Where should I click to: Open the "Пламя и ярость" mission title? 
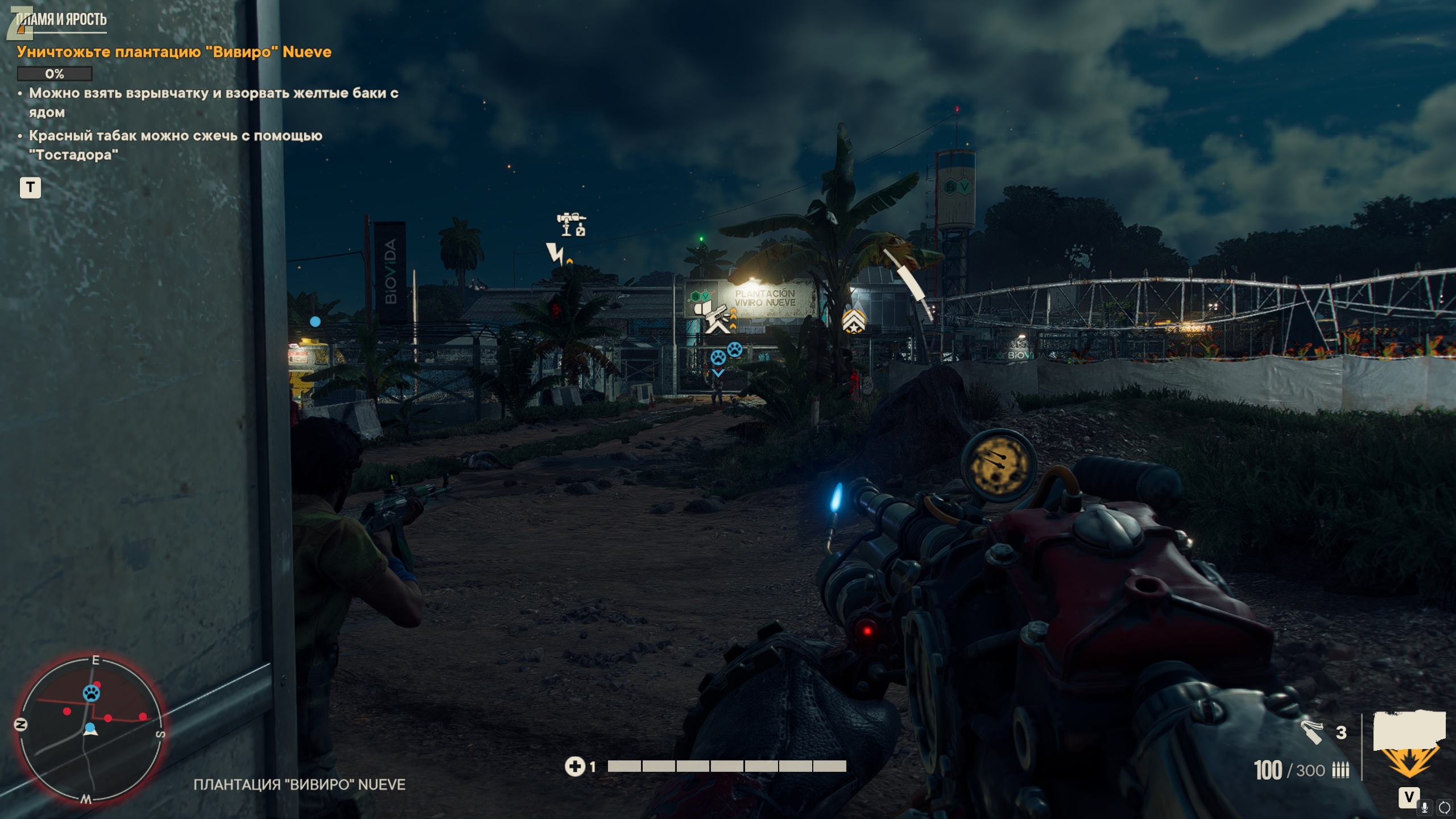point(61,20)
